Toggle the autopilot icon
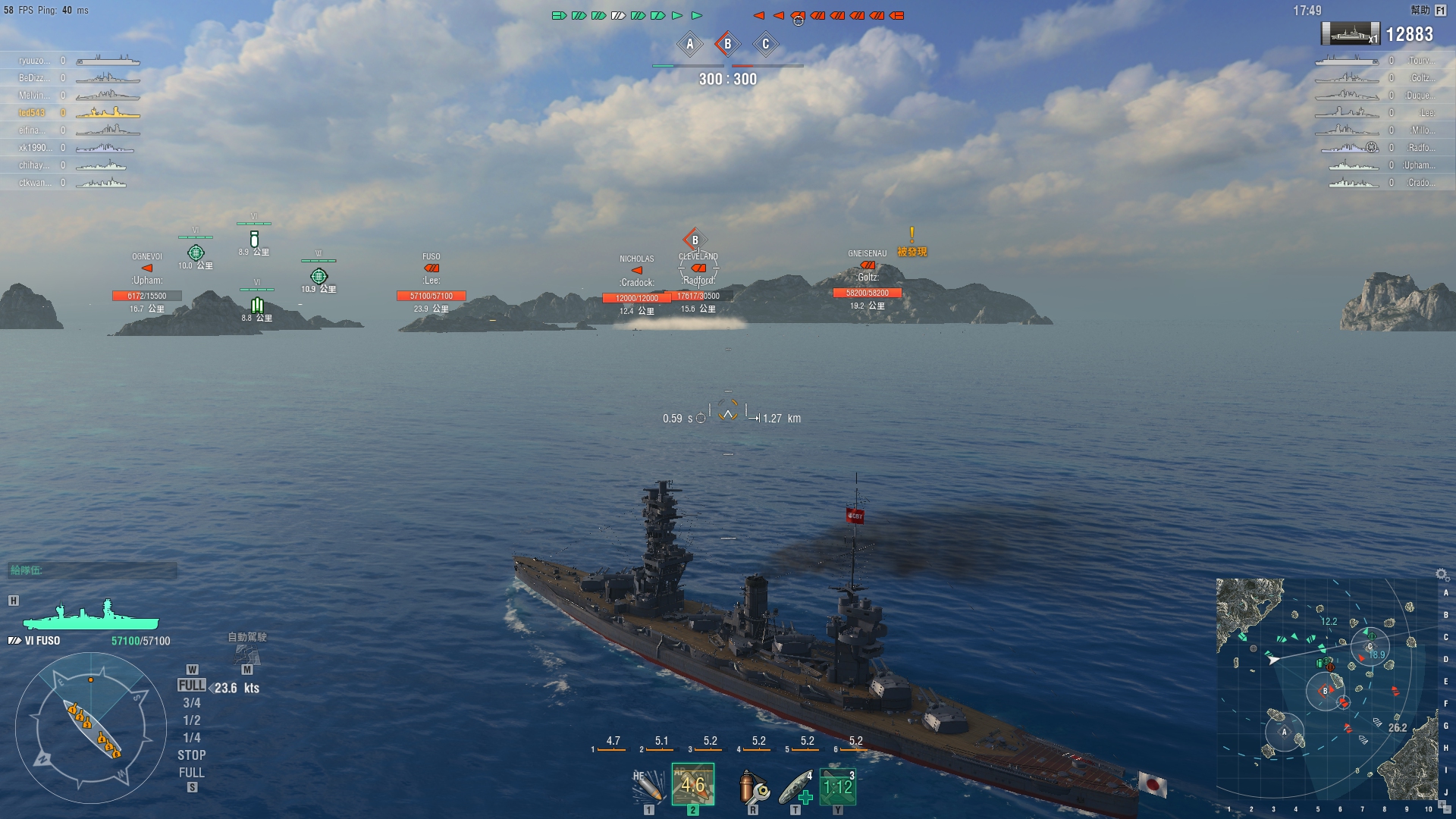 pyautogui.click(x=247, y=653)
